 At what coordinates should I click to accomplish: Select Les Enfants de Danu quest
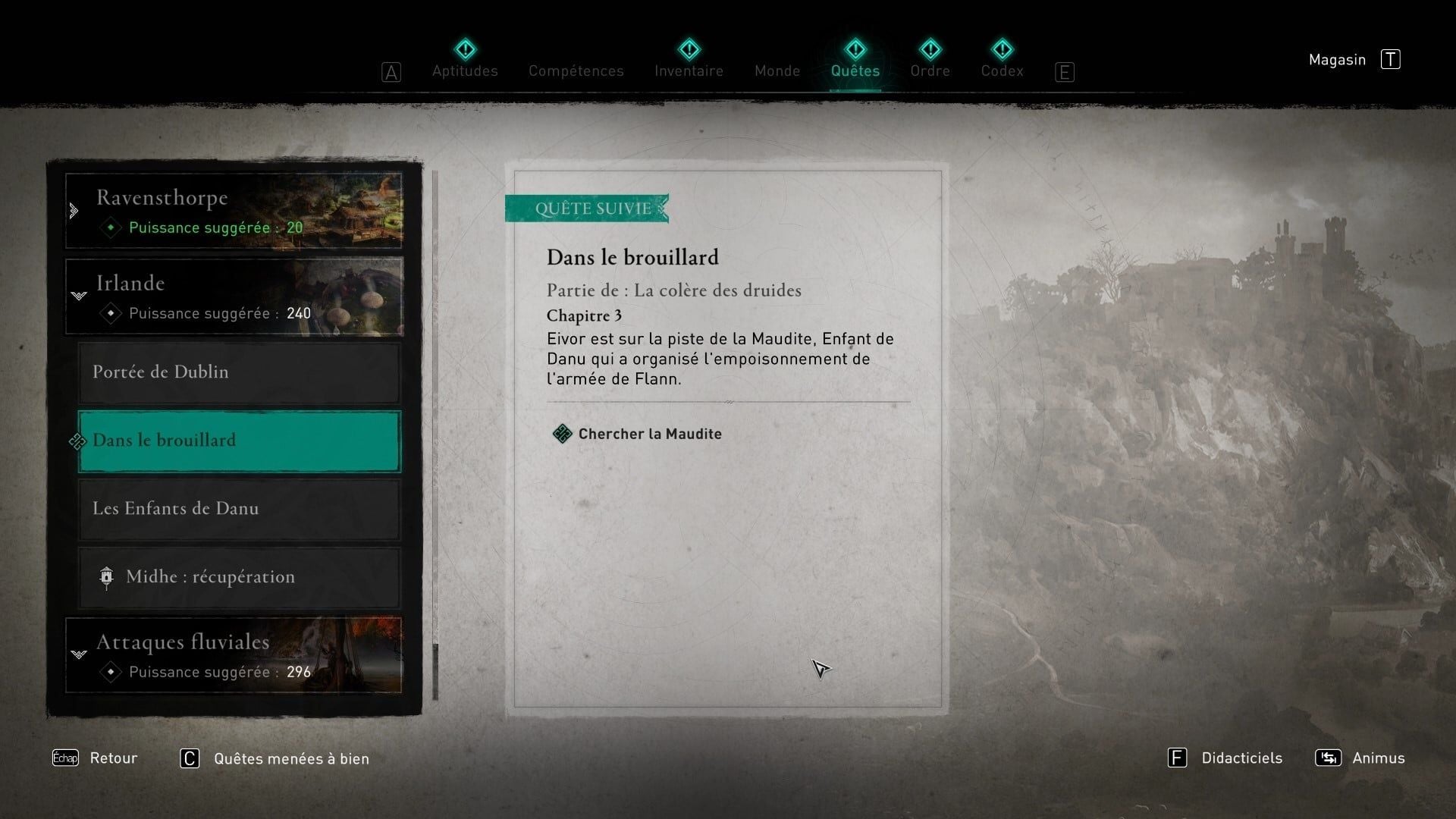239,509
